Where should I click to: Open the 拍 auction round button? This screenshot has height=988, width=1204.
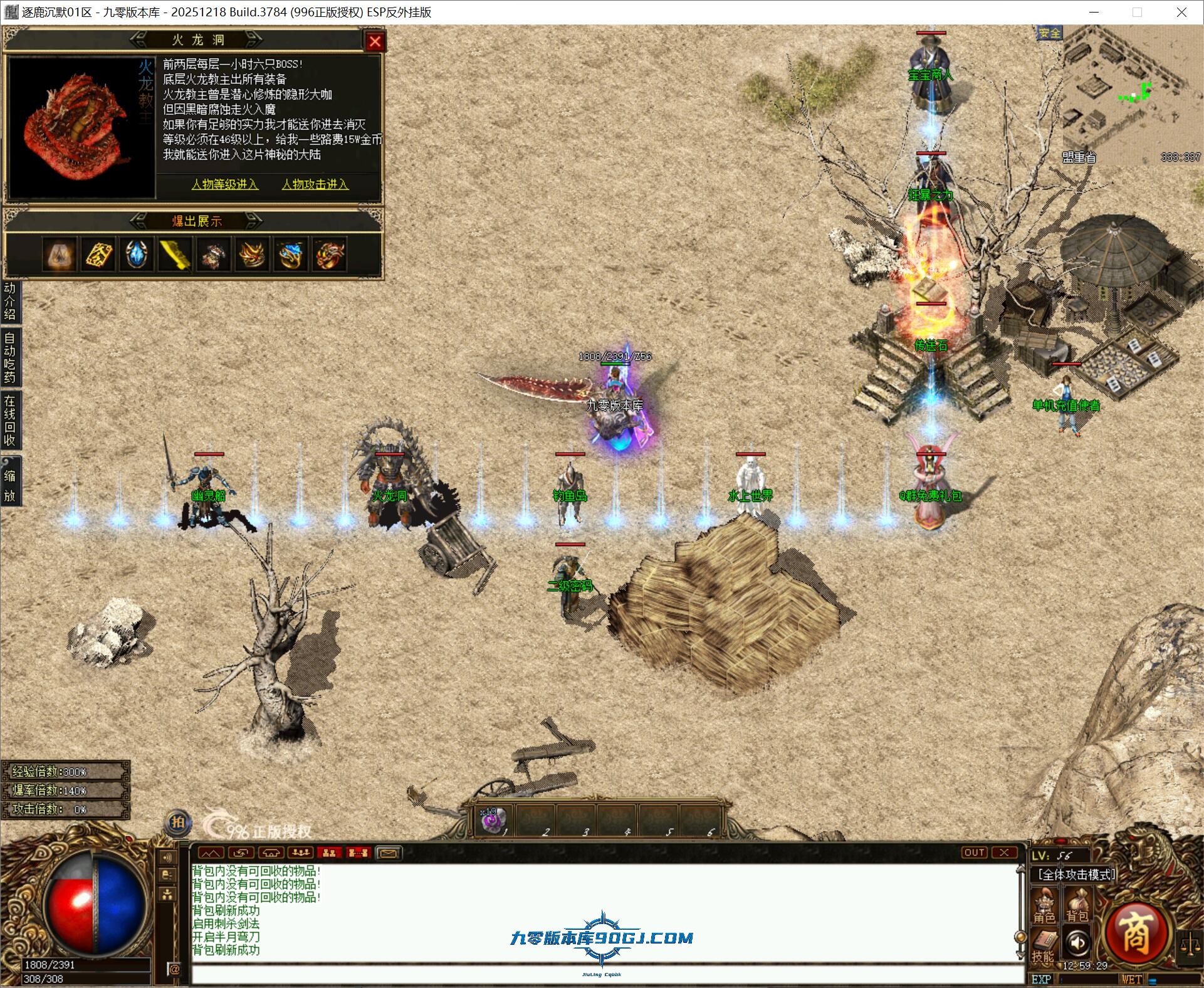click(x=178, y=822)
